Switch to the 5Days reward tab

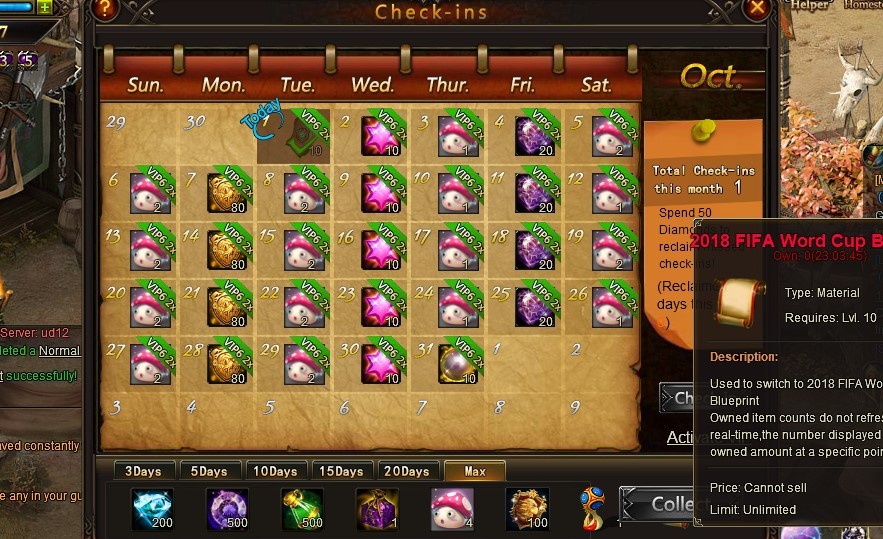pos(208,471)
